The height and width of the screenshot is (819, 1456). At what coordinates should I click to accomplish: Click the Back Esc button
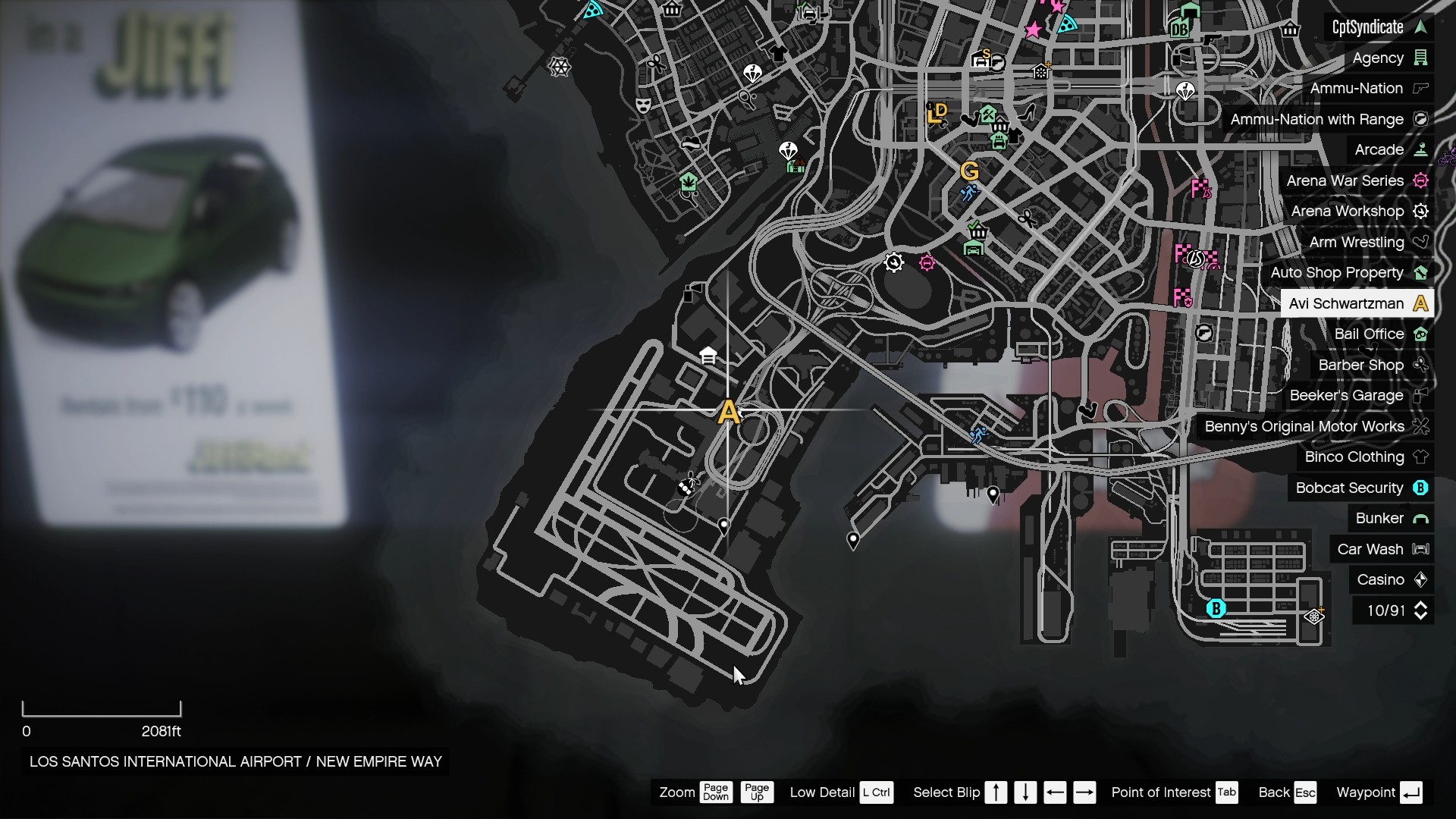click(x=1305, y=792)
